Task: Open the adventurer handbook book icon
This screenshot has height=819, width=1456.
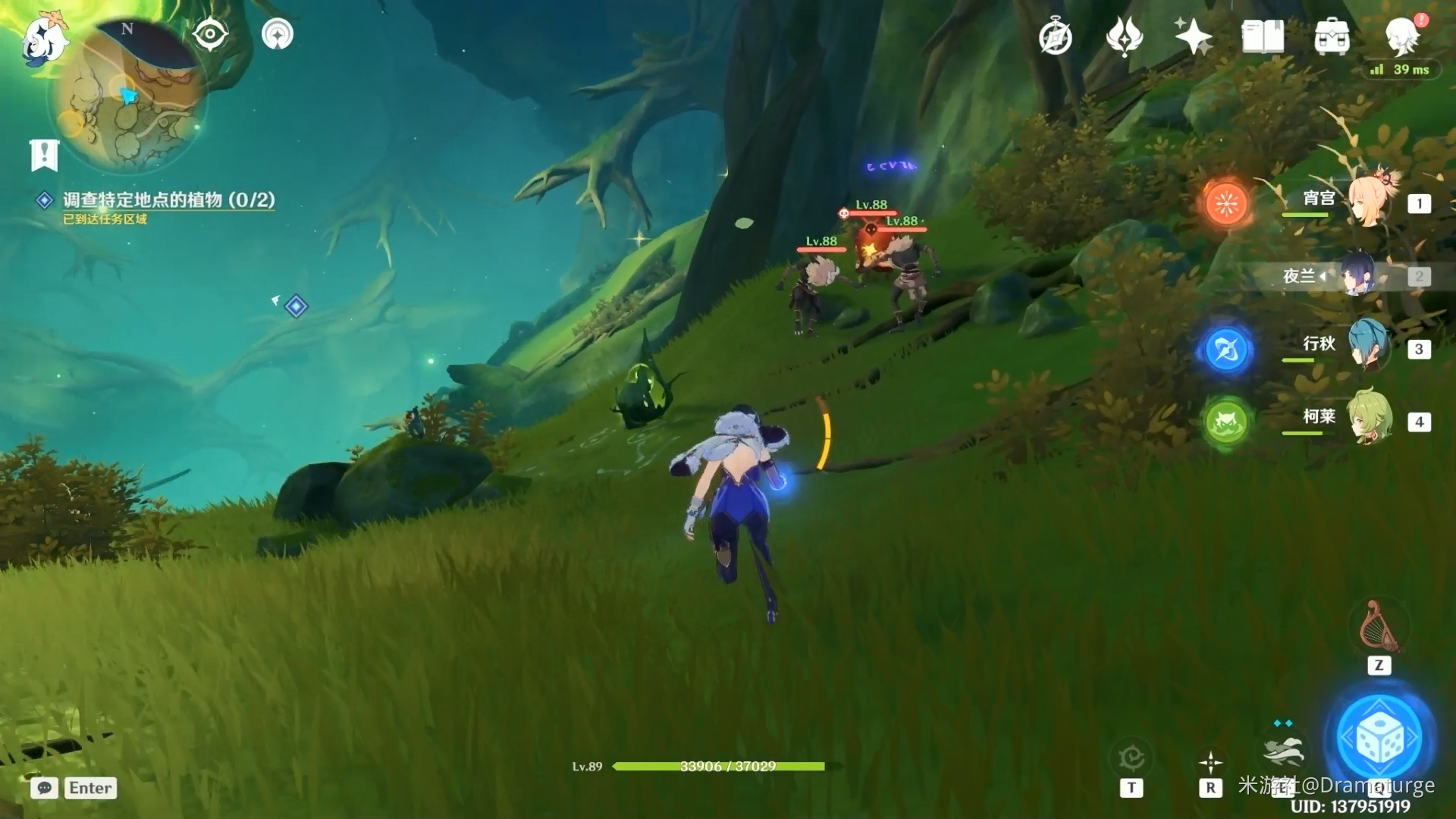Action: (1263, 36)
